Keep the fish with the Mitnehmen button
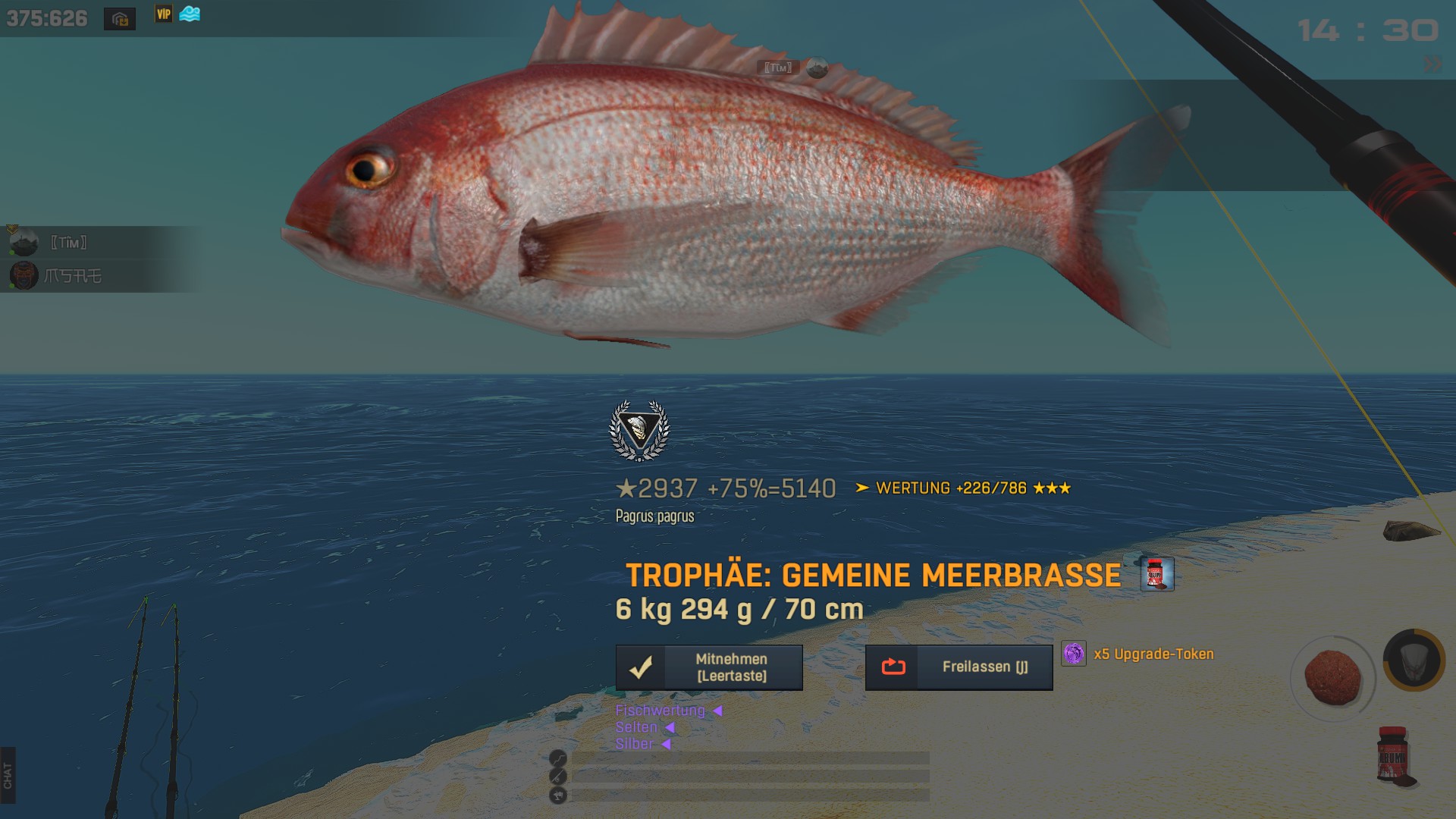The height and width of the screenshot is (819, 1456). 709,667
